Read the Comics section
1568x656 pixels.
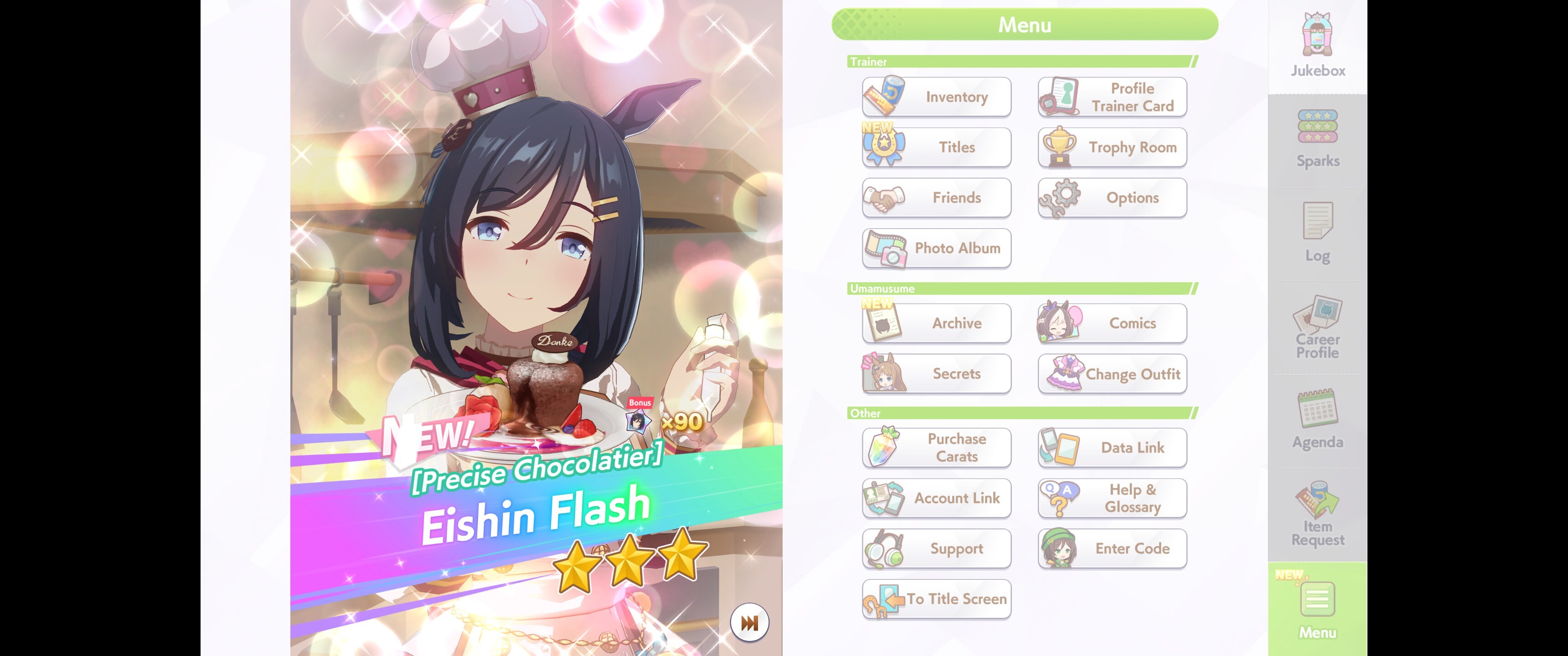1112,323
